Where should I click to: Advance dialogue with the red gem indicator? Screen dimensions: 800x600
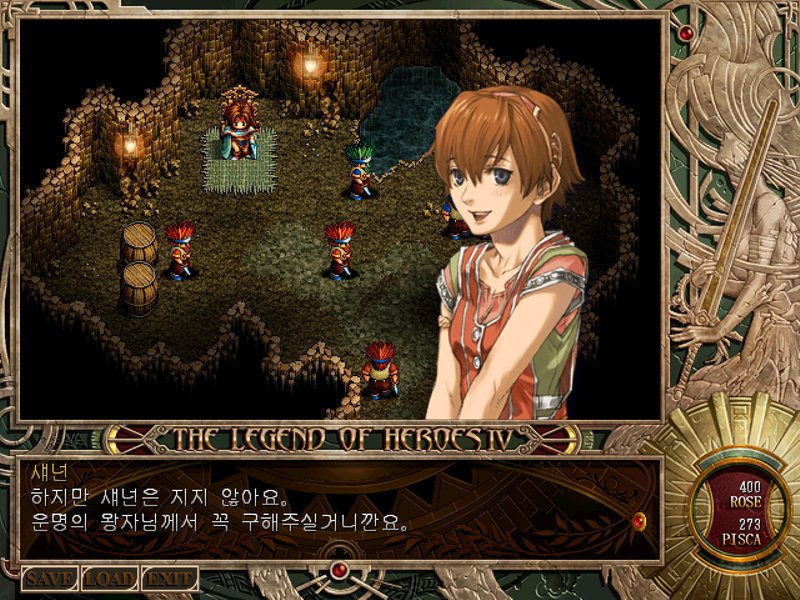pos(639,520)
